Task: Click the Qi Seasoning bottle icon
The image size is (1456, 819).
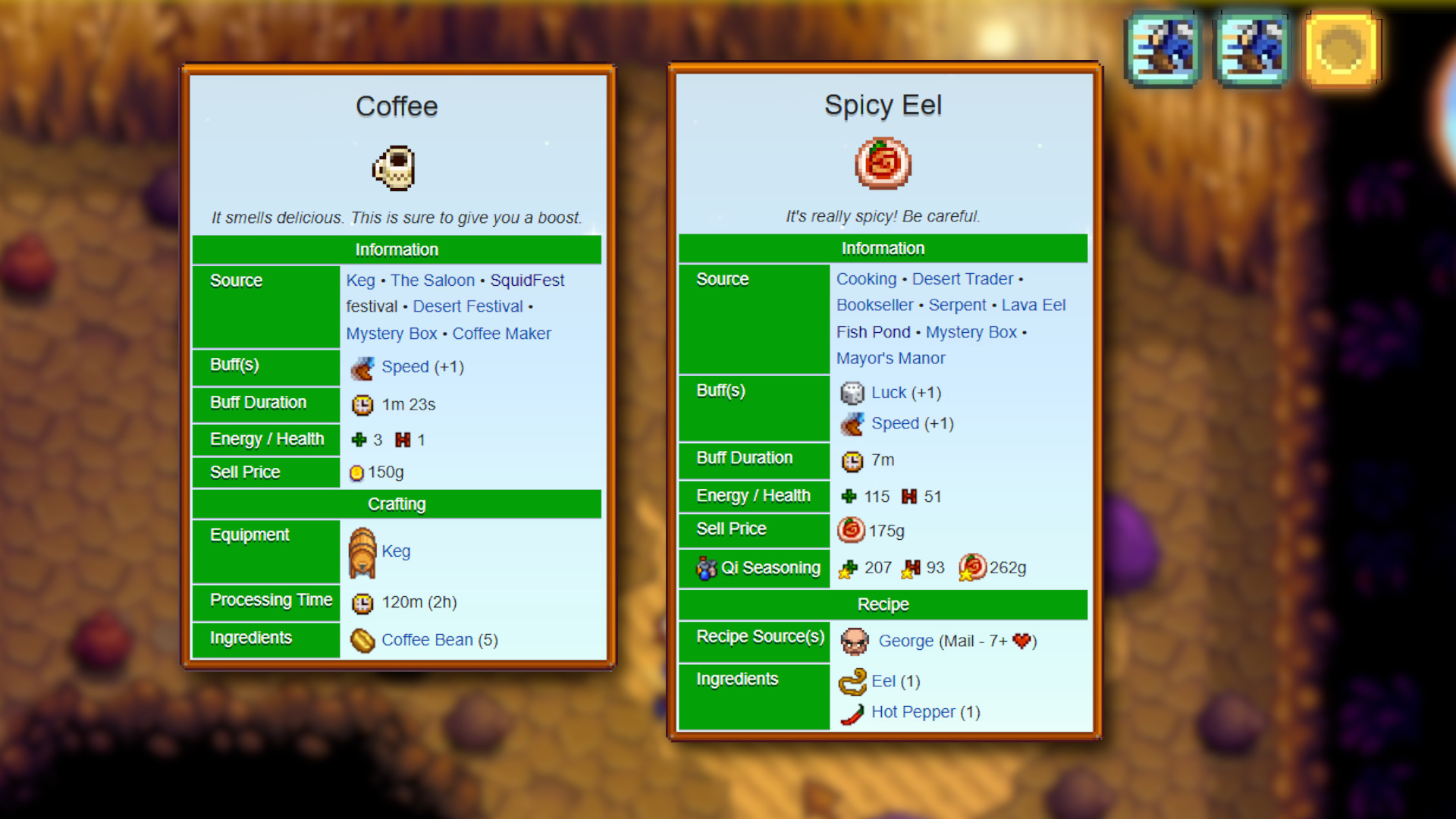Action: [x=708, y=567]
